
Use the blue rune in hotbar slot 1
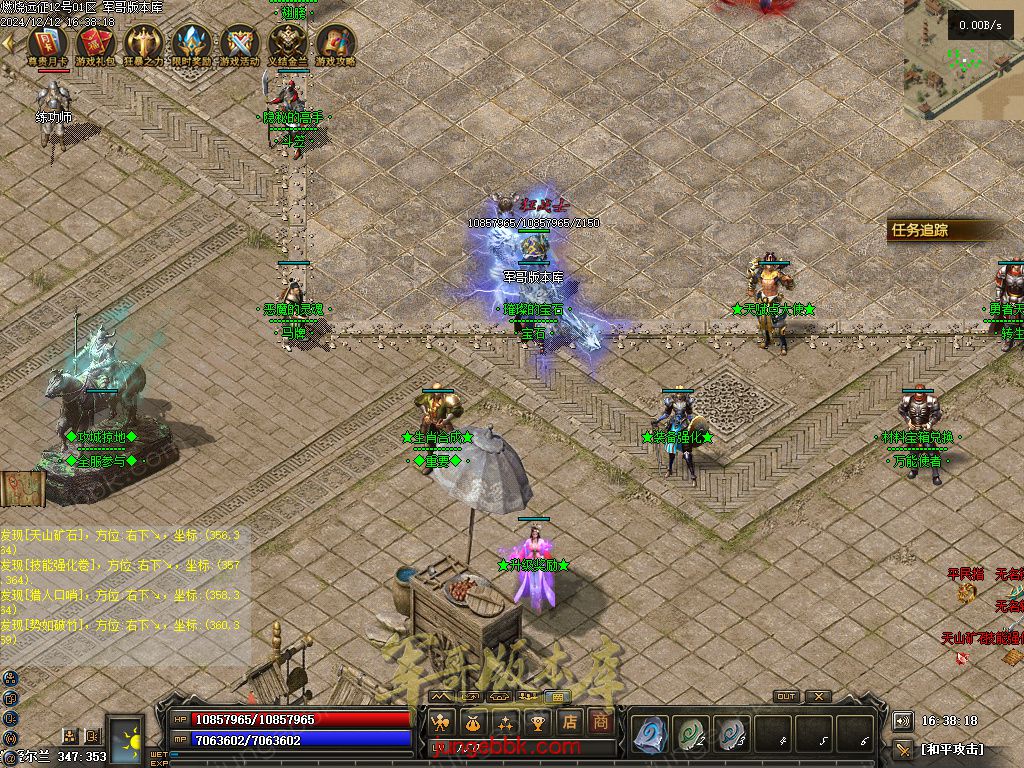[x=651, y=734]
